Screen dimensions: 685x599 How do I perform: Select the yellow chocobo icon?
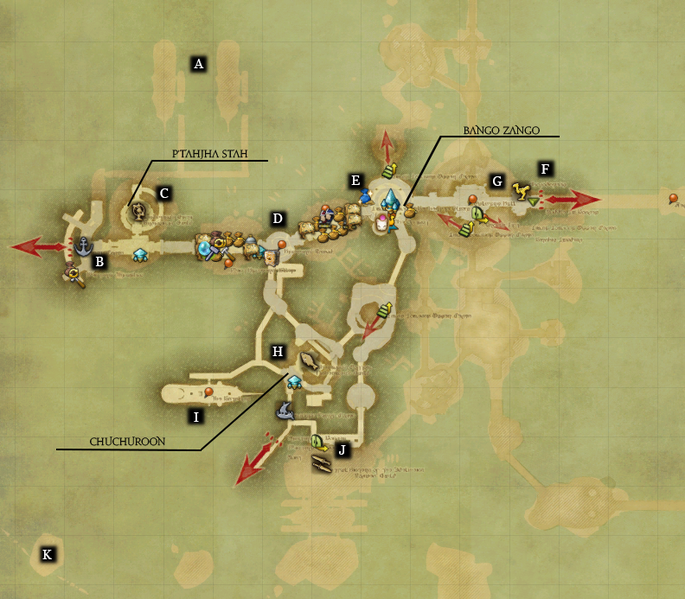pyautogui.click(x=520, y=188)
